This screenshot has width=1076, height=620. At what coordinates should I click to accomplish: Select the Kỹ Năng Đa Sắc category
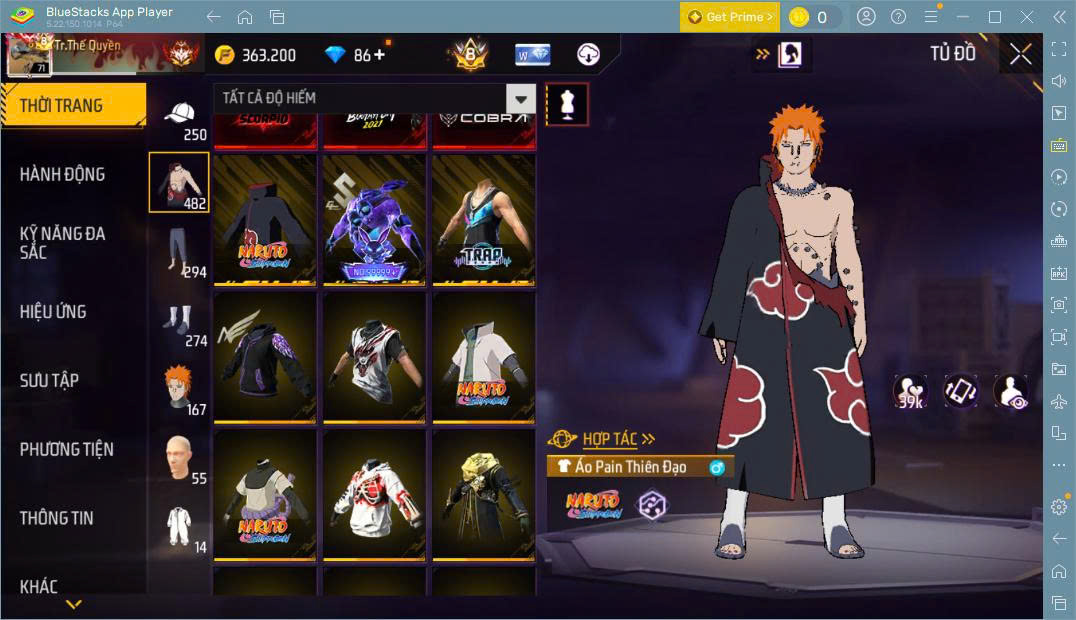tap(62, 242)
